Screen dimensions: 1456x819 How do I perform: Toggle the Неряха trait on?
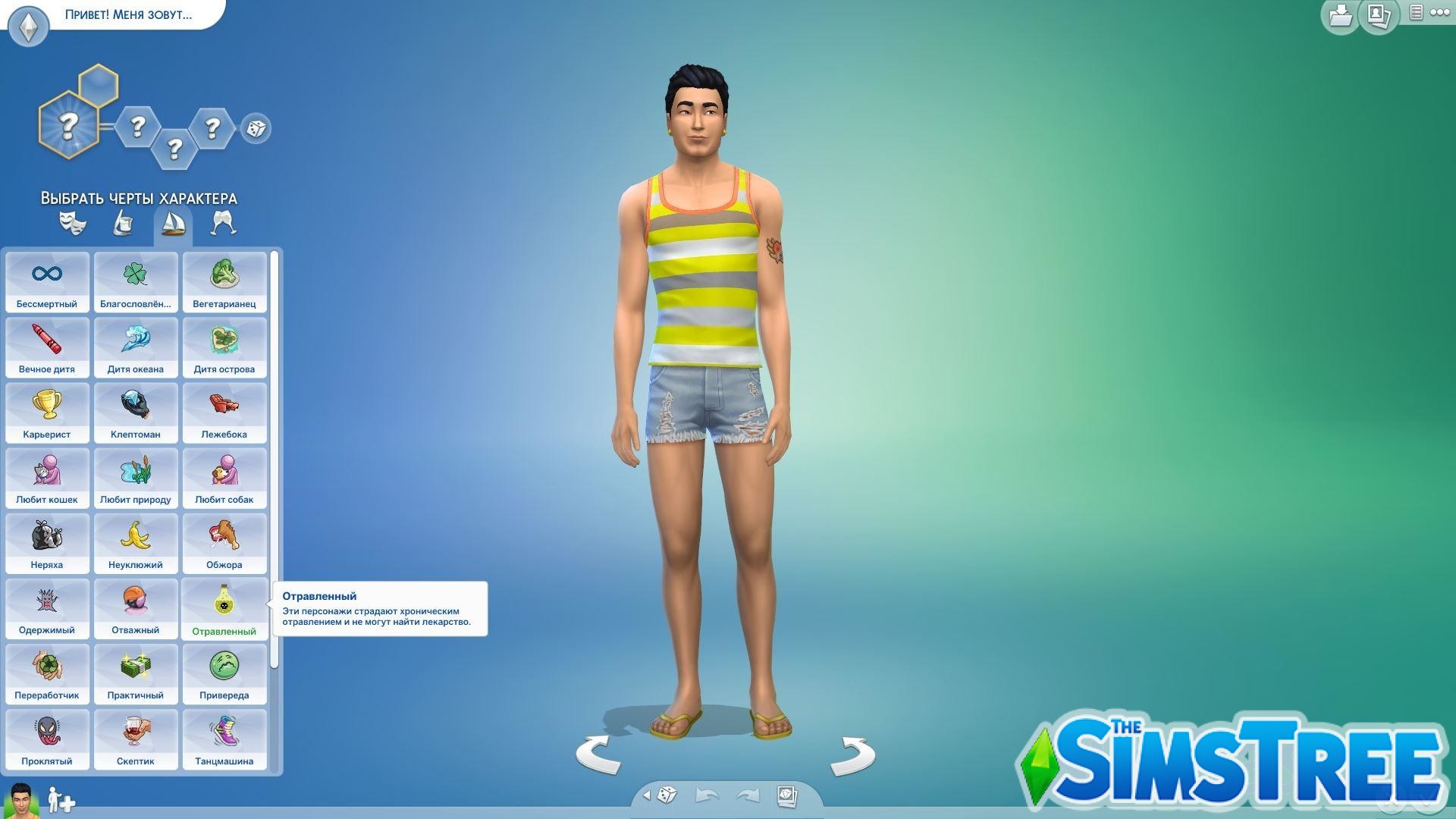[47, 544]
